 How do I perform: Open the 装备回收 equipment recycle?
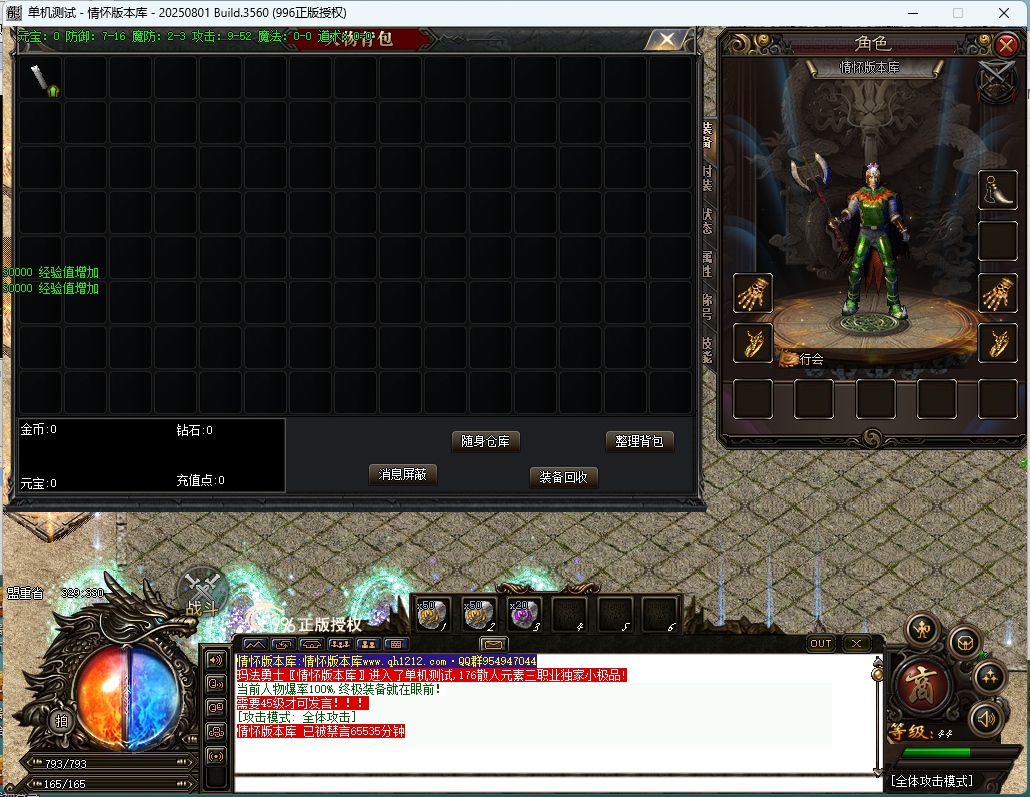(564, 477)
